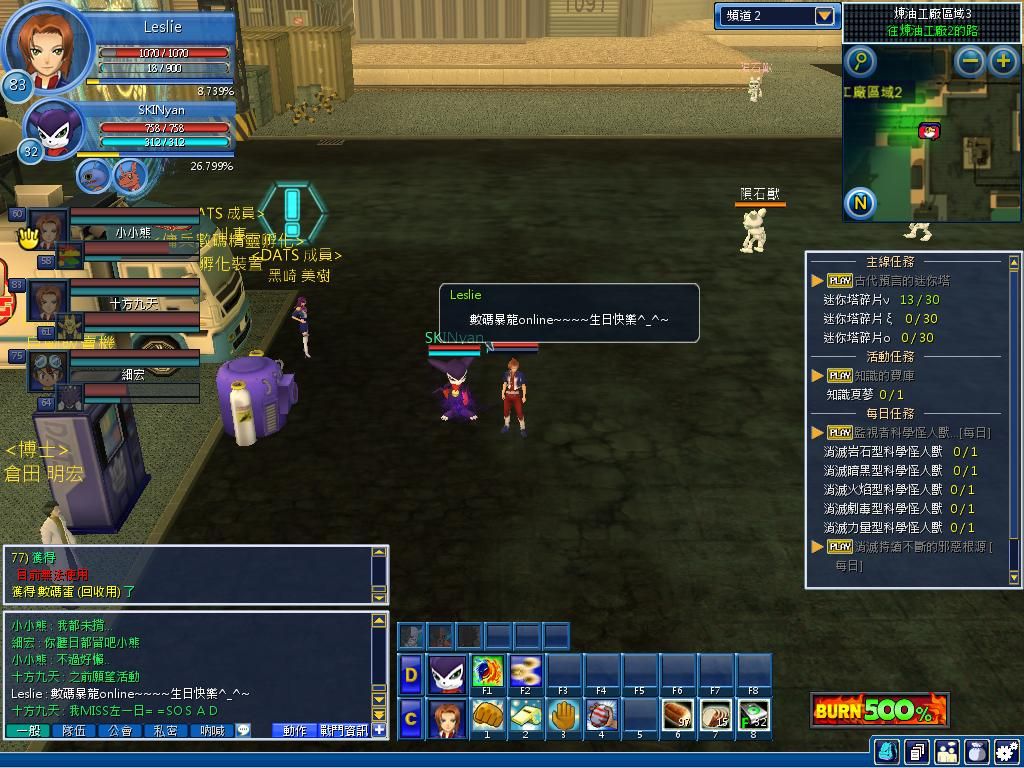Zoom out the minimap with the minus button

click(970, 61)
